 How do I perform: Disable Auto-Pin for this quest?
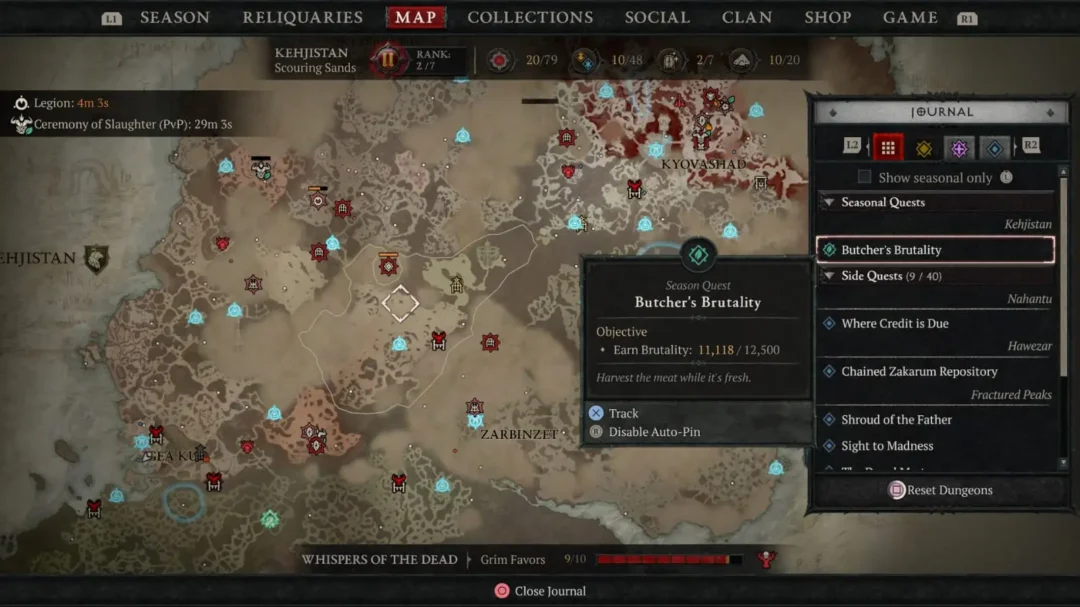coord(654,432)
